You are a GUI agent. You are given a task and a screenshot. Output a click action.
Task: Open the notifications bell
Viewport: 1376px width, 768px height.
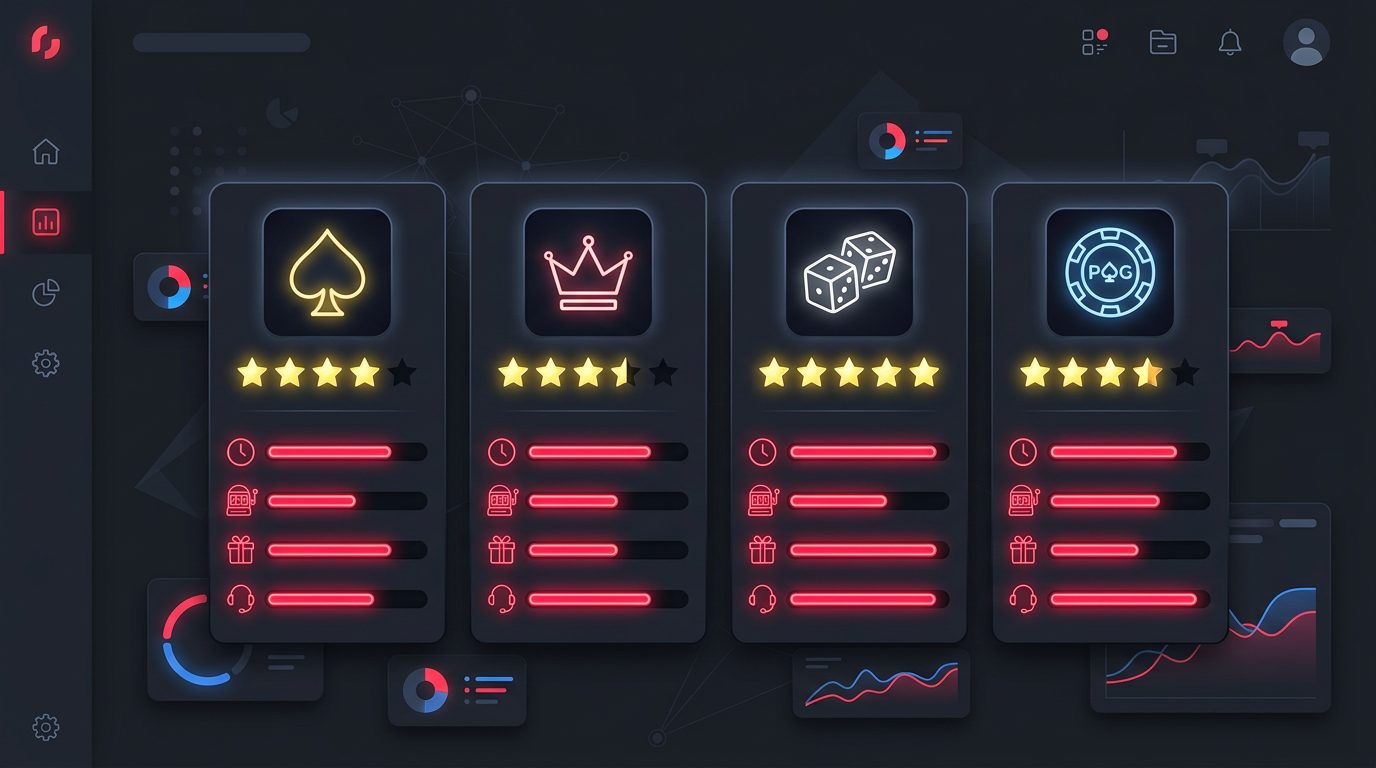pos(1230,42)
